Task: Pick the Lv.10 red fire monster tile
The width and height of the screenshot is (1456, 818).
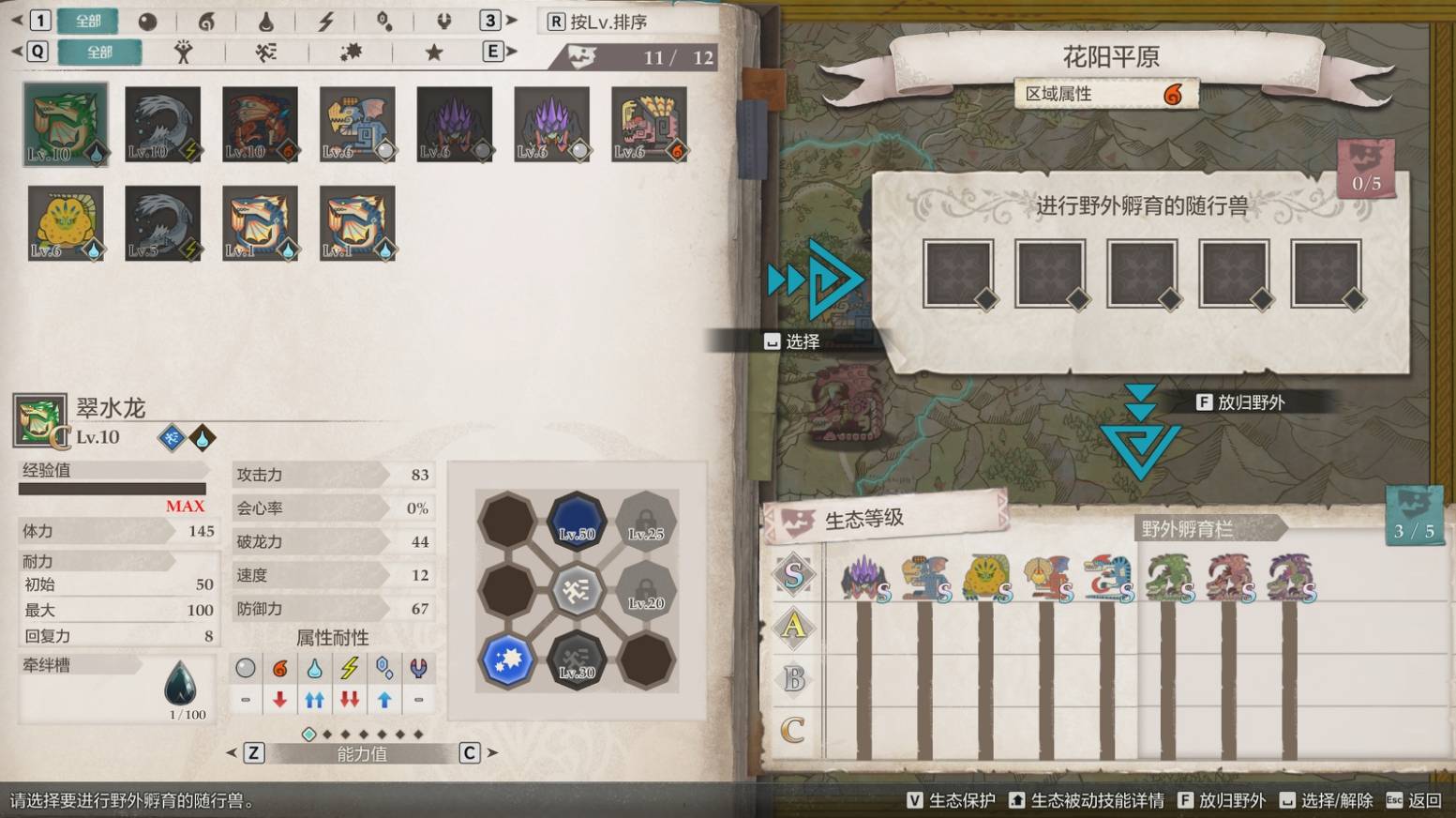Action: click(x=260, y=124)
